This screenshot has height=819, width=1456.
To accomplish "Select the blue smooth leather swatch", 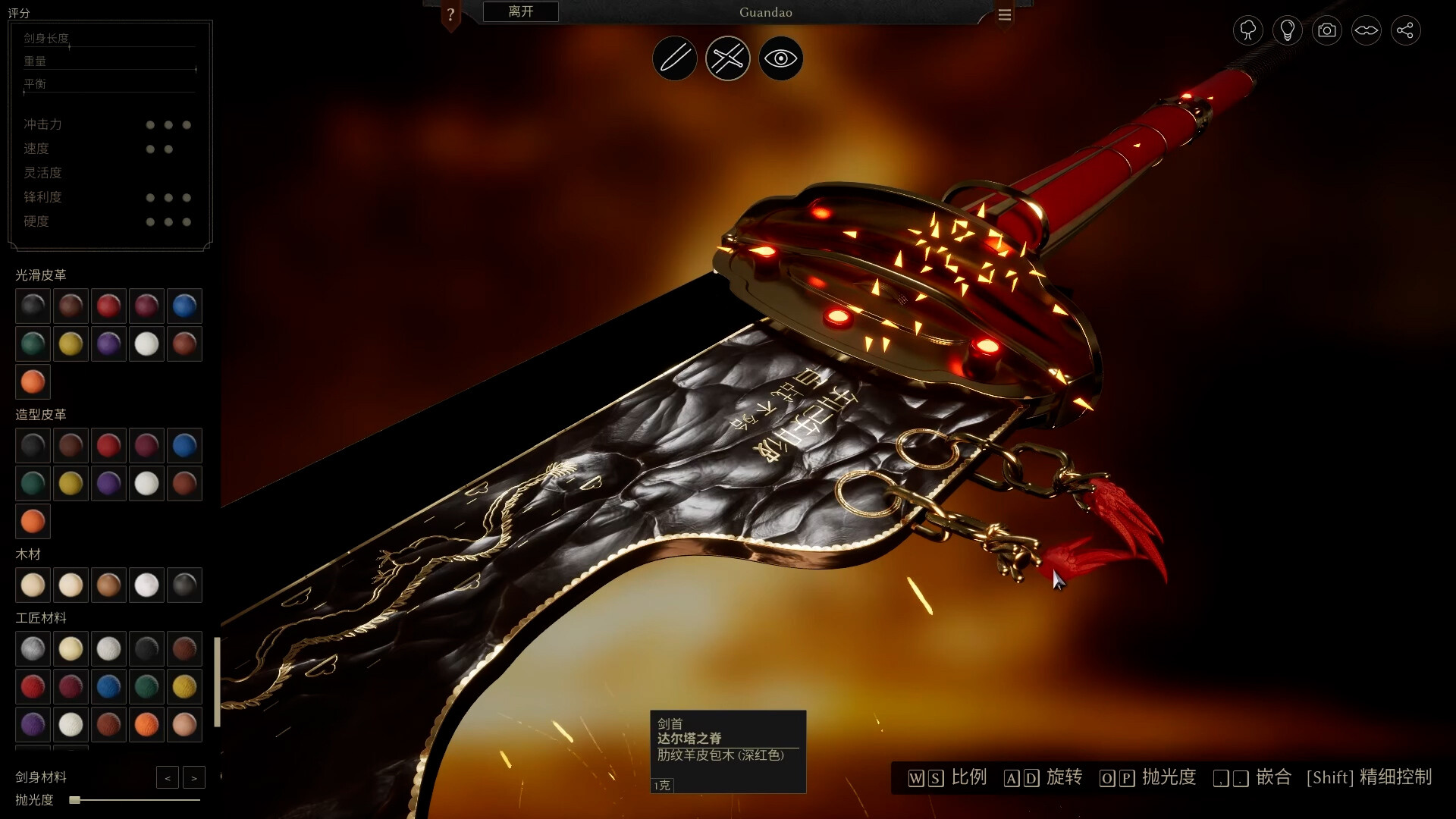I will click(184, 306).
